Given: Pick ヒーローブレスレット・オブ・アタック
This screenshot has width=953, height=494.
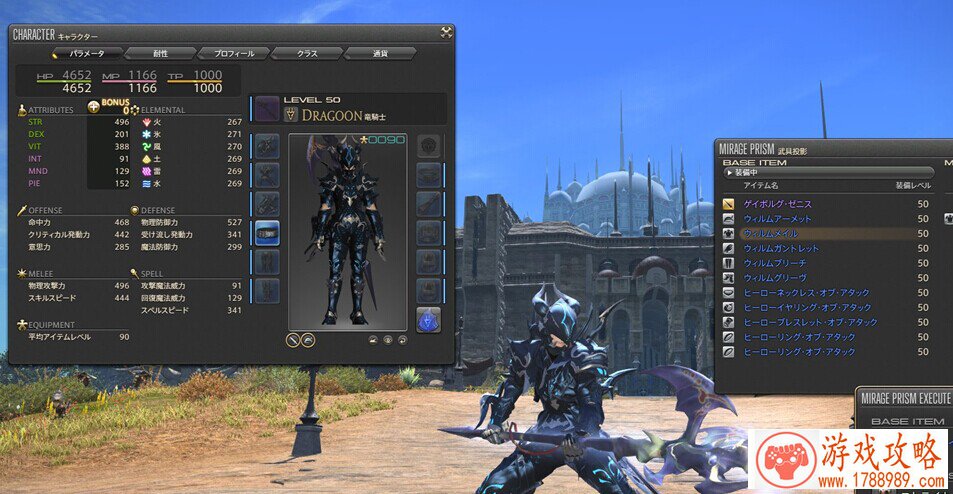Looking at the screenshot, I should pos(808,322).
